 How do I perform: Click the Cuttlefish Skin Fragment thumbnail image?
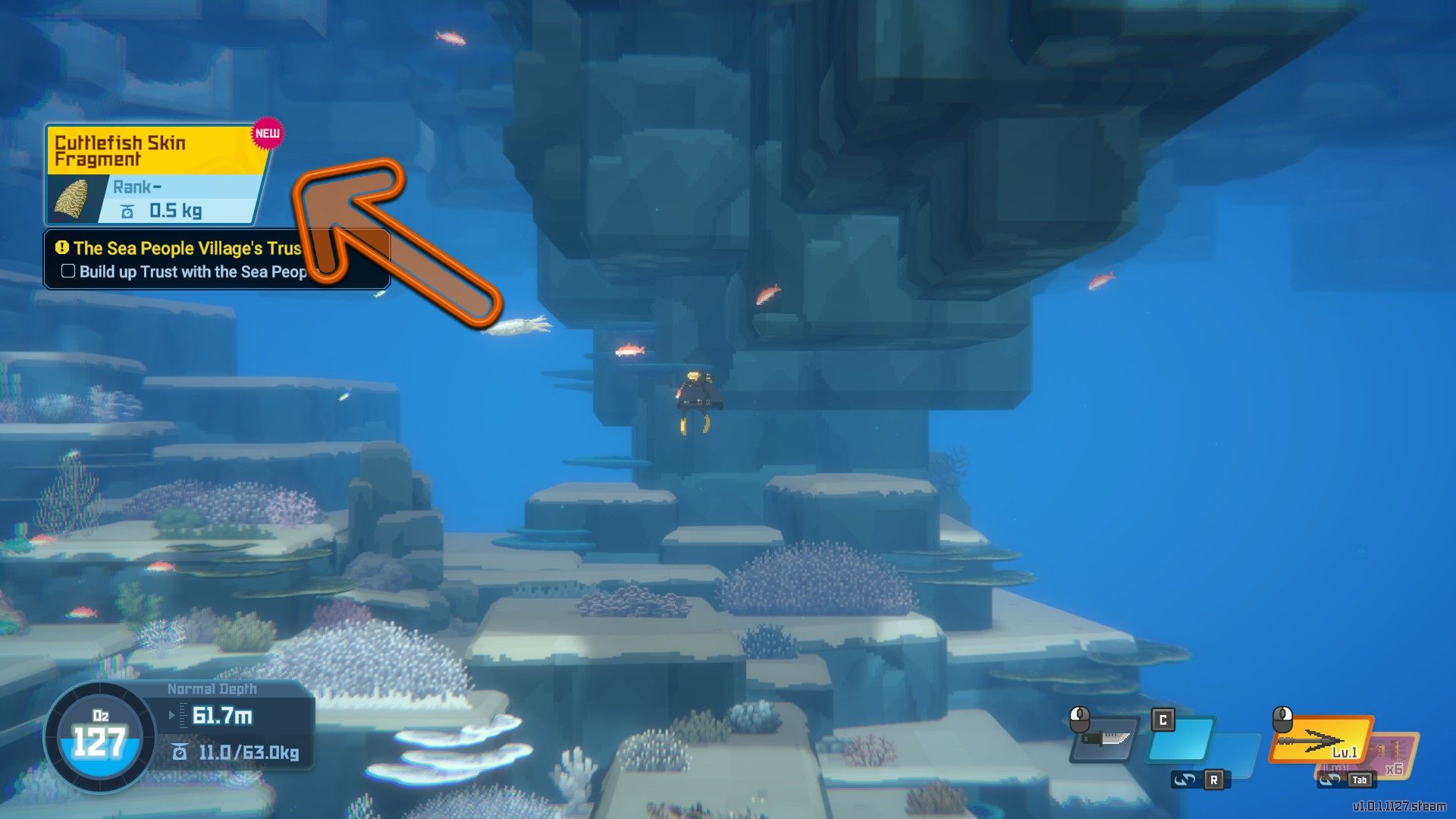click(74, 199)
